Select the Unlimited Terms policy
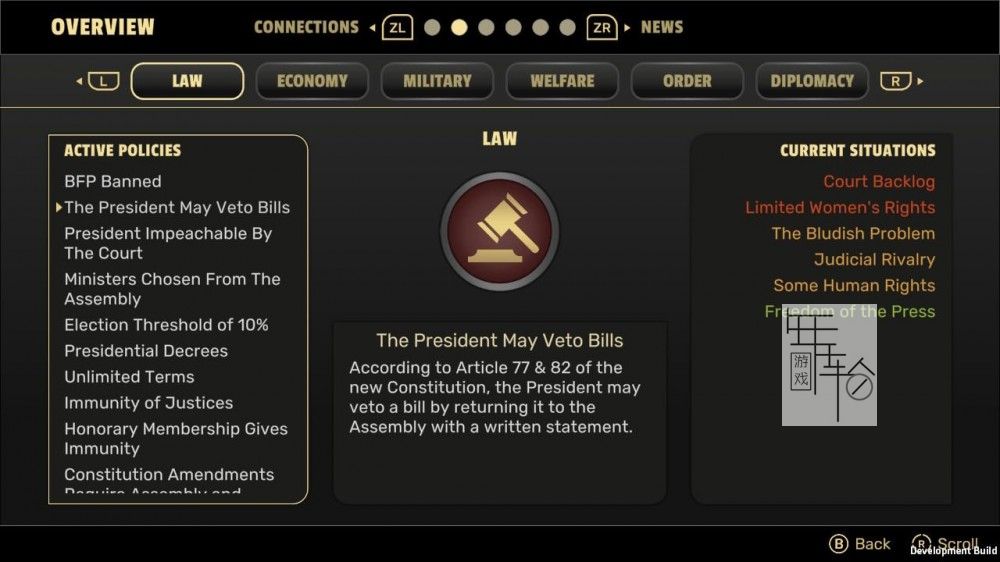Screen dimensions: 1000x562 [129, 377]
